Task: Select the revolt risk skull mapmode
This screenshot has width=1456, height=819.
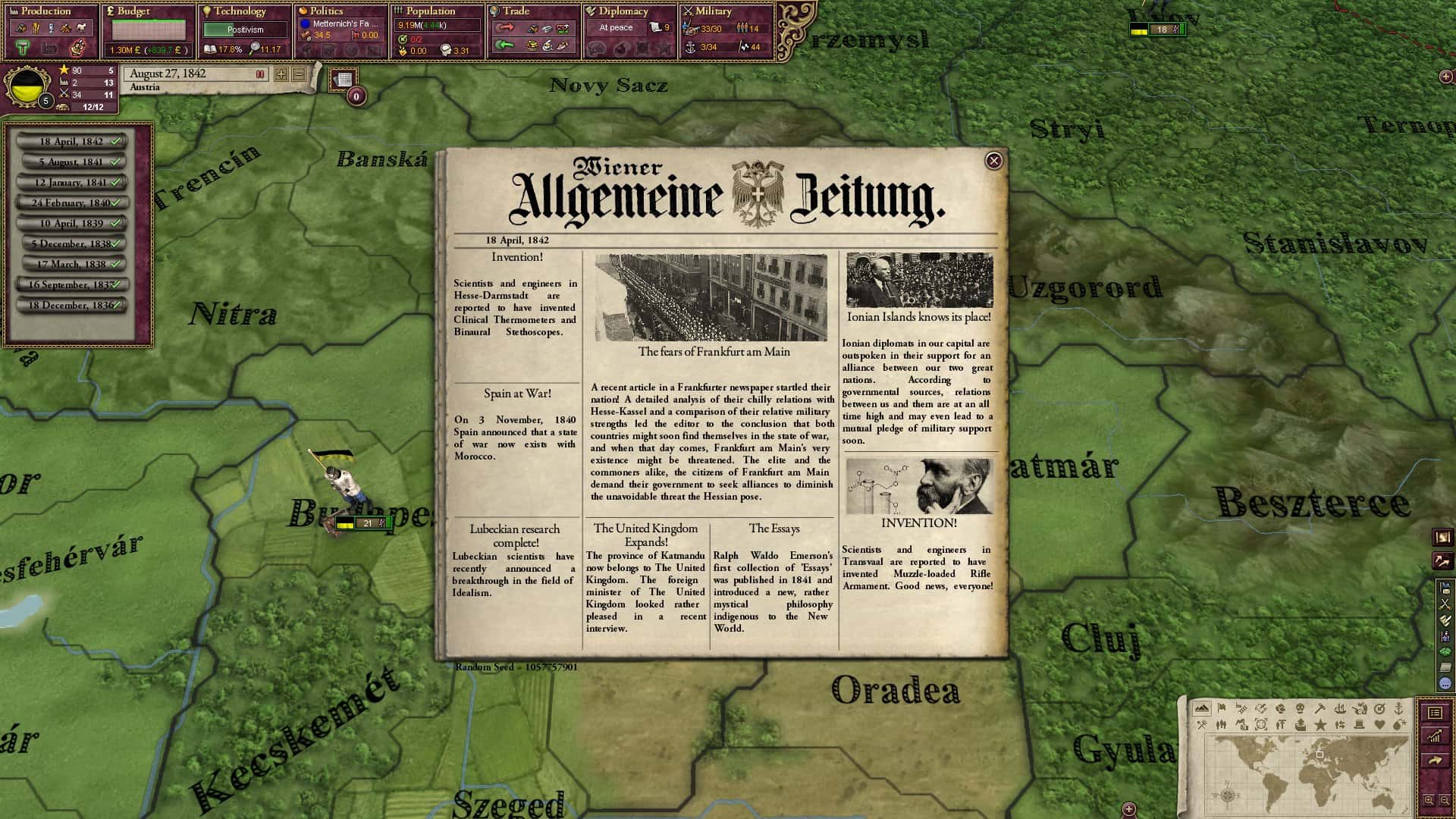Action: [x=1301, y=708]
